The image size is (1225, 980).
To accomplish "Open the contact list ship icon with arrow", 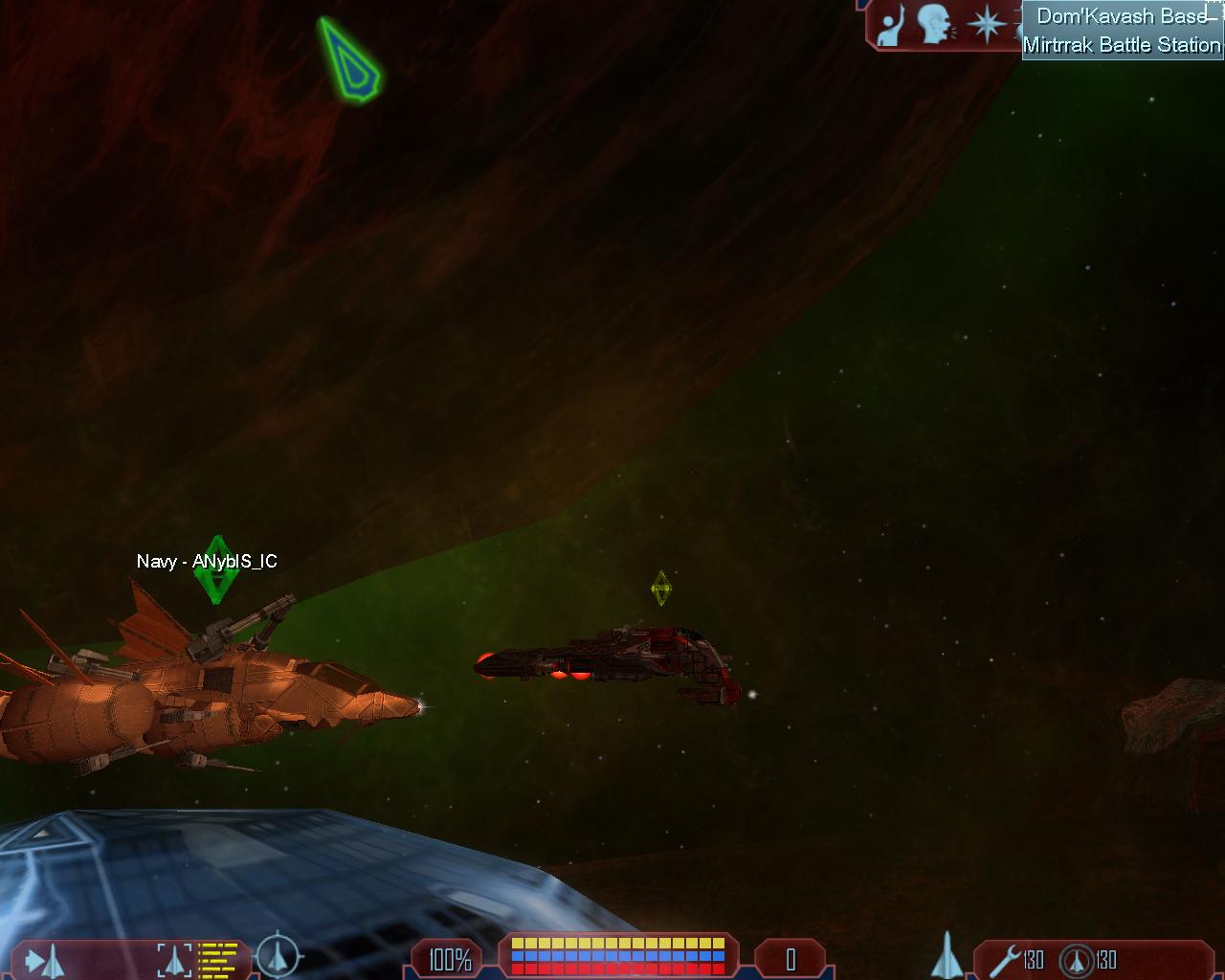I will pos(44,959).
